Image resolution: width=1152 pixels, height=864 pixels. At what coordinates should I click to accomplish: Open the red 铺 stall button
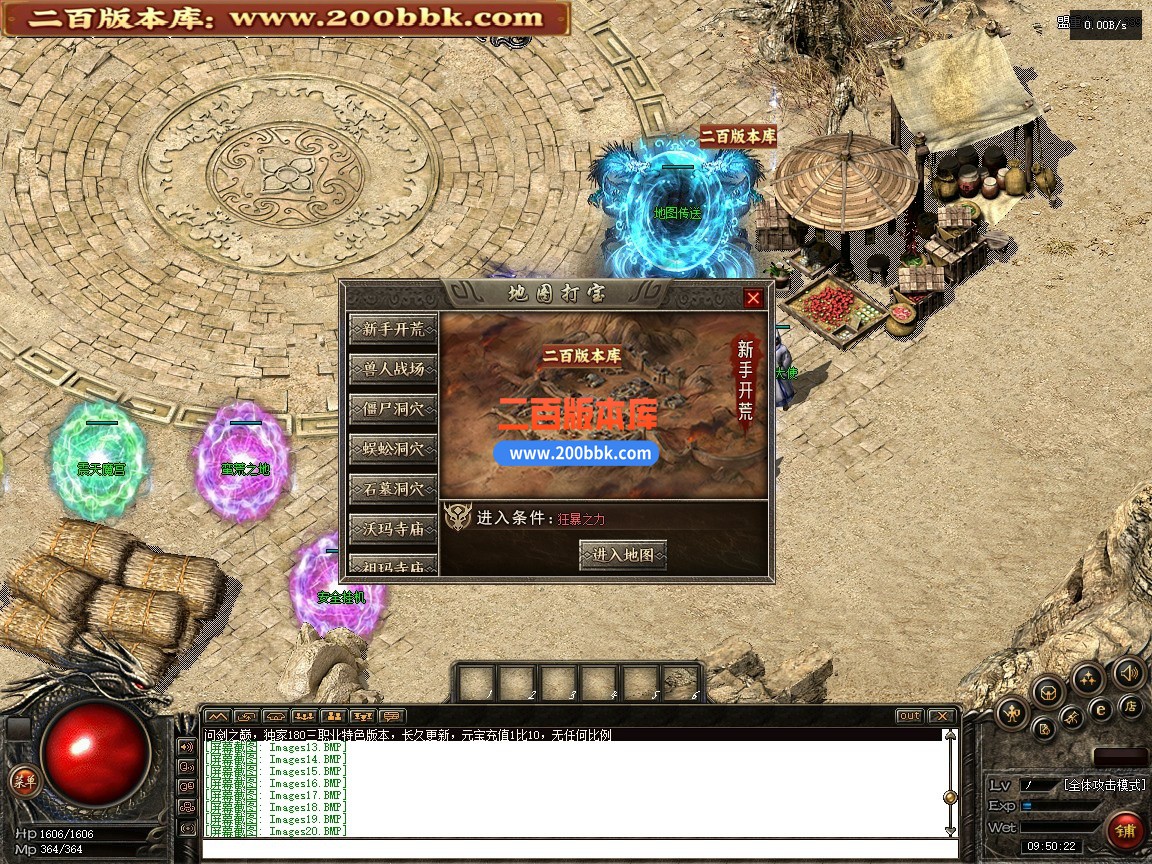1126,831
